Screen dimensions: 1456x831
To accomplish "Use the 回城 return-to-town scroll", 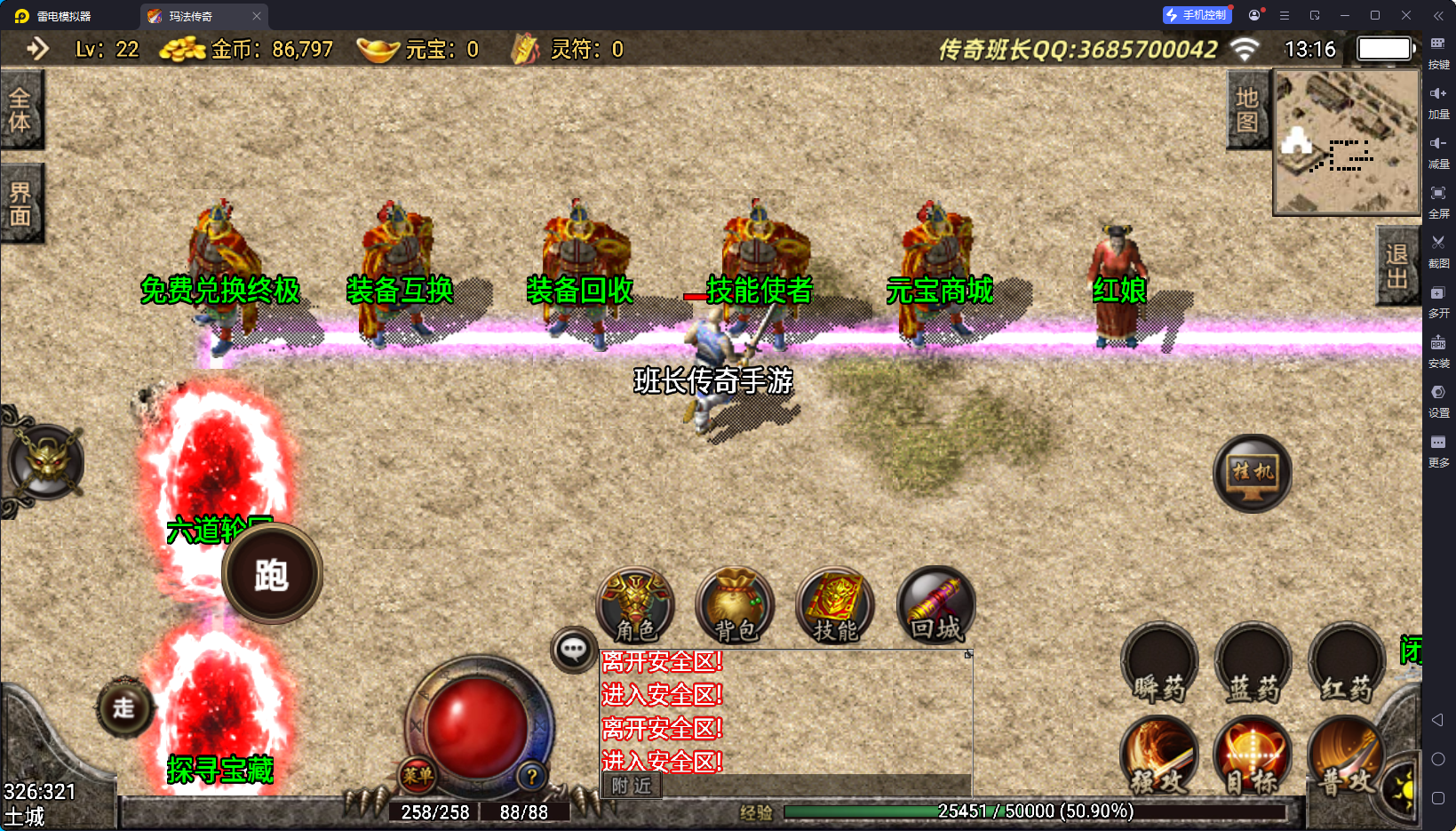I will tap(935, 606).
